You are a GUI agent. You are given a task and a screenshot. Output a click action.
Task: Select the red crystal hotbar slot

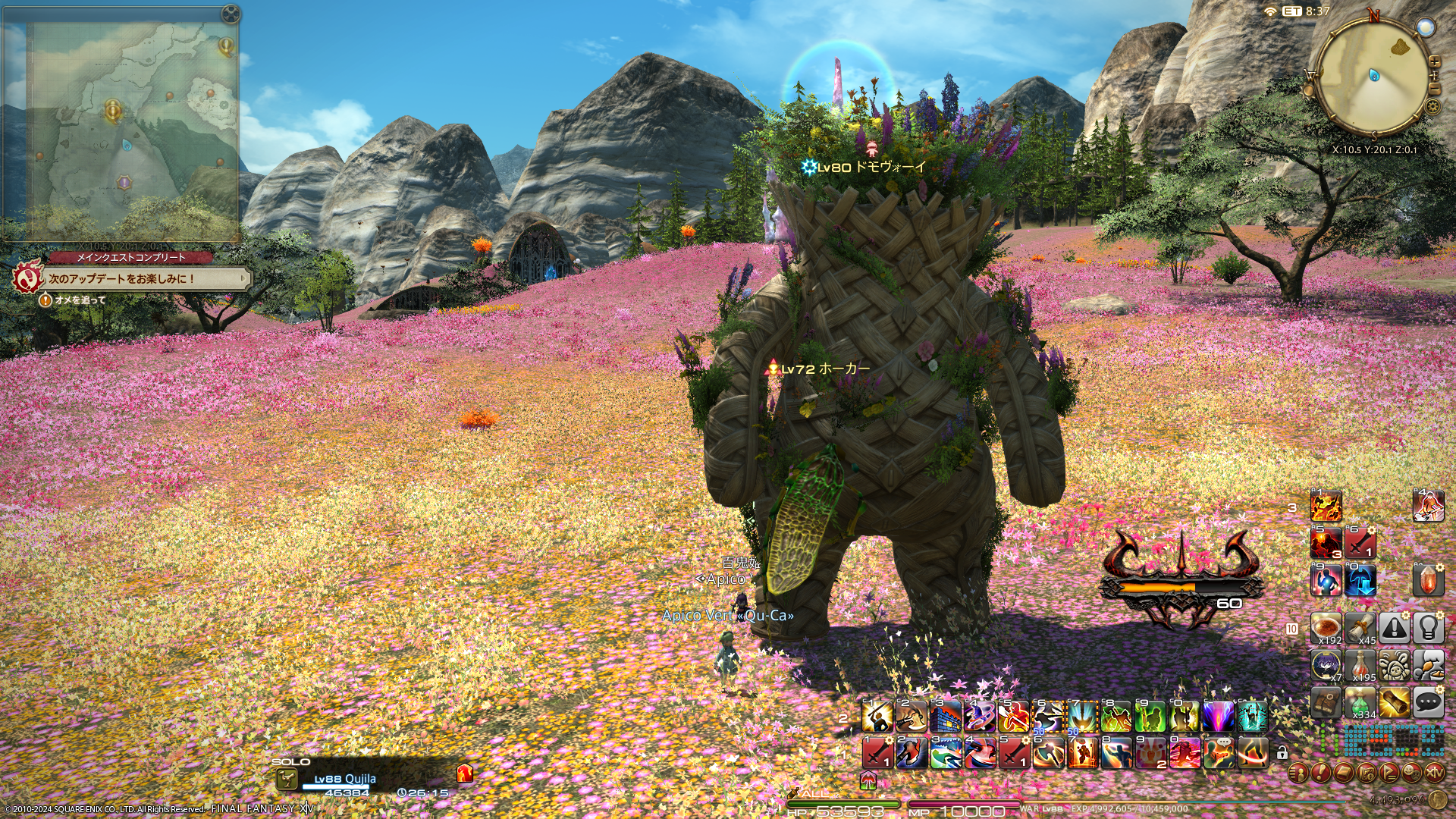click(1428, 580)
